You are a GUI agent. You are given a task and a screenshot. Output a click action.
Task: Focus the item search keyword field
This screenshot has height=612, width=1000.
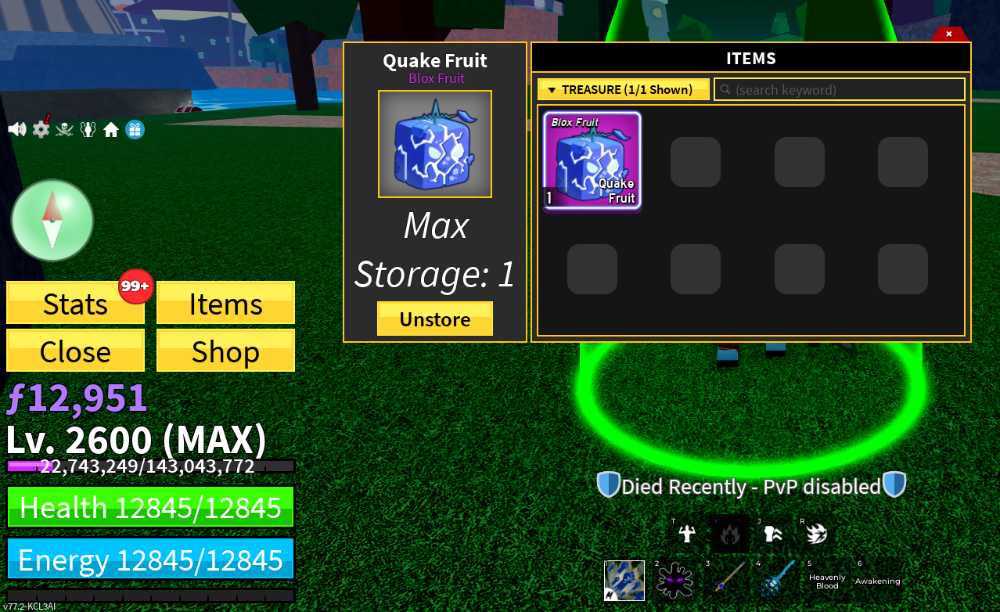click(840, 90)
